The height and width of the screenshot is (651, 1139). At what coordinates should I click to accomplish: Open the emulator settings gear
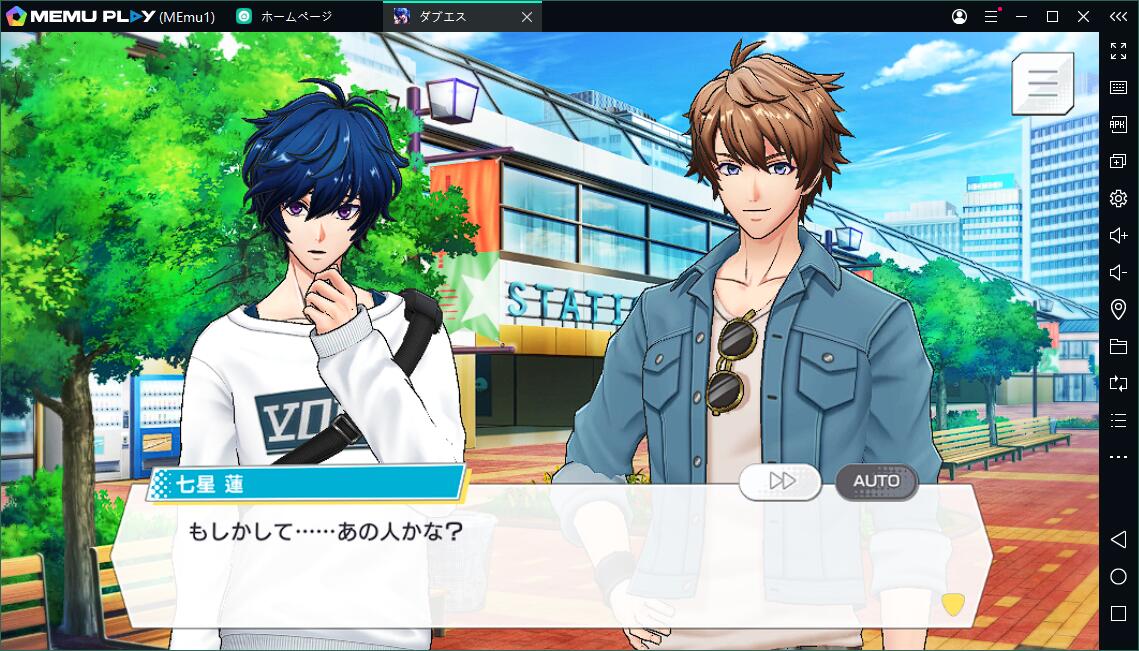(x=1118, y=198)
